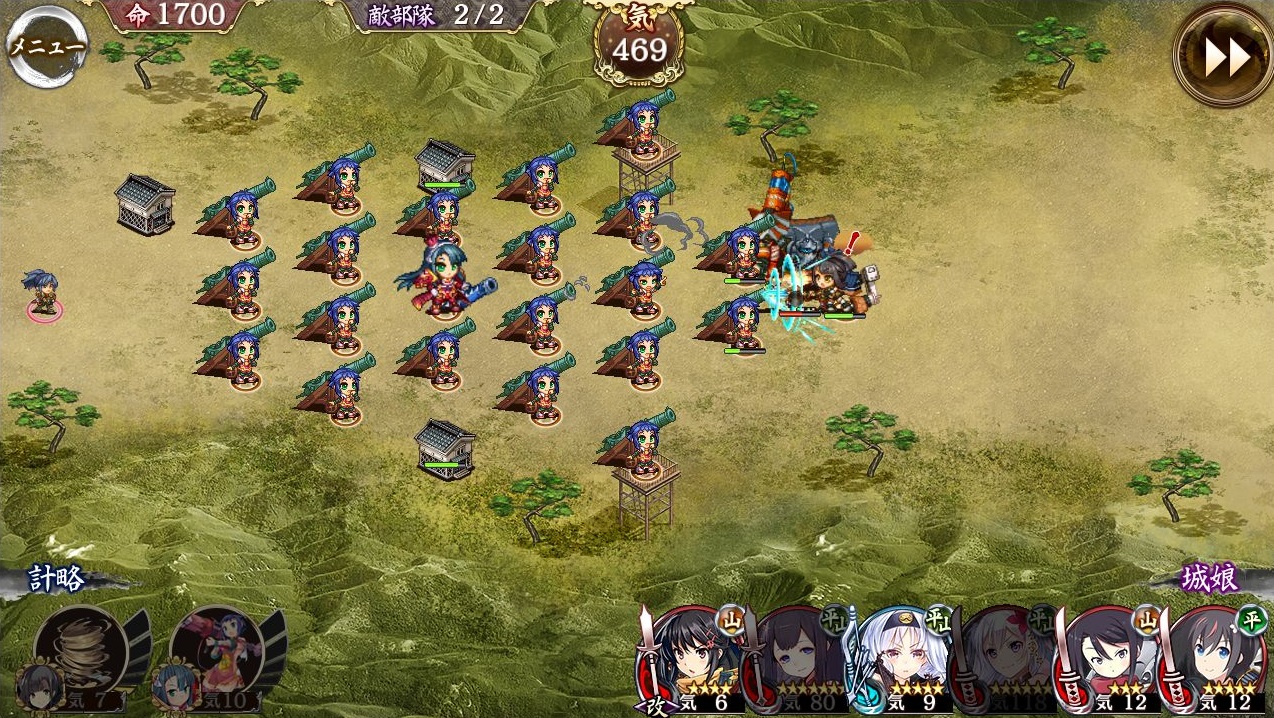Select the castle girl card costing 6 ki
This screenshot has width=1274, height=718.
(x=692, y=660)
